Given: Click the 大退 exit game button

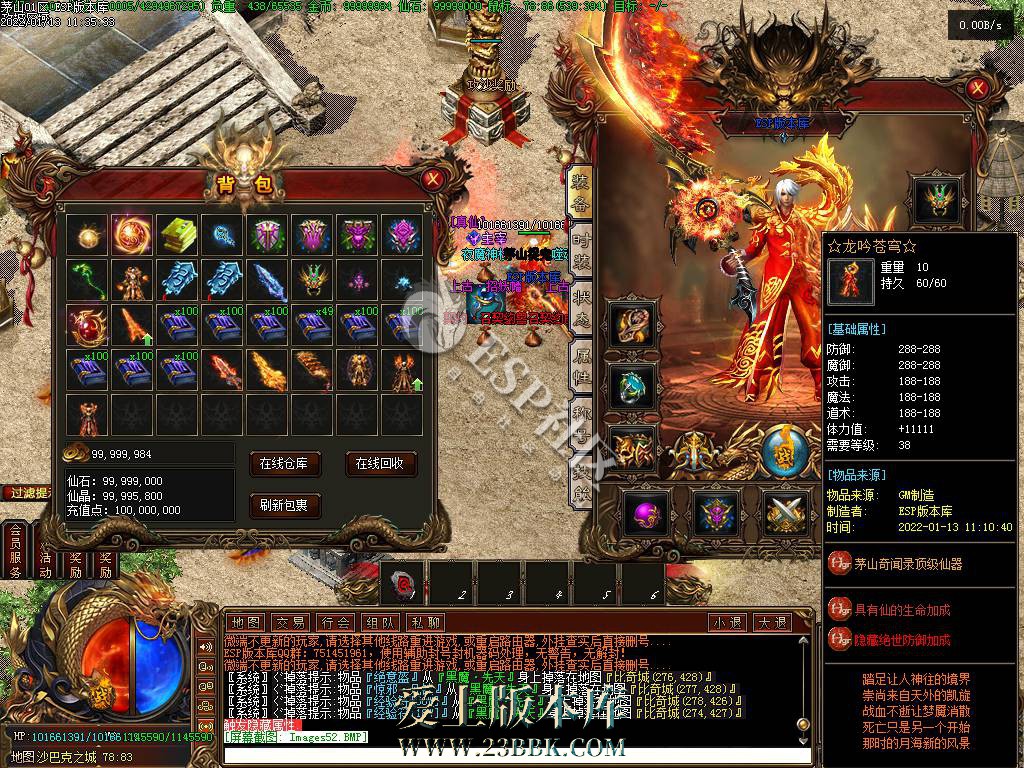Looking at the screenshot, I should coord(771,622).
